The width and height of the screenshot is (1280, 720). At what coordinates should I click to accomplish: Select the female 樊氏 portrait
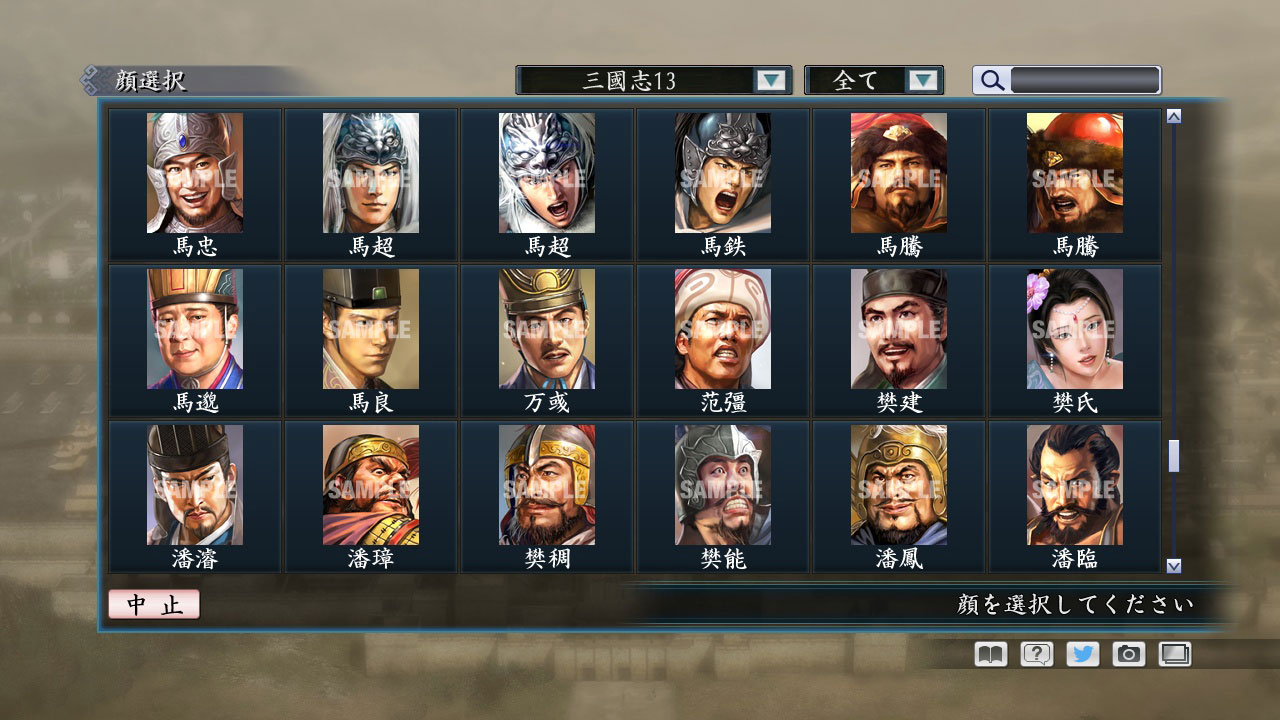[x=1074, y=327]
